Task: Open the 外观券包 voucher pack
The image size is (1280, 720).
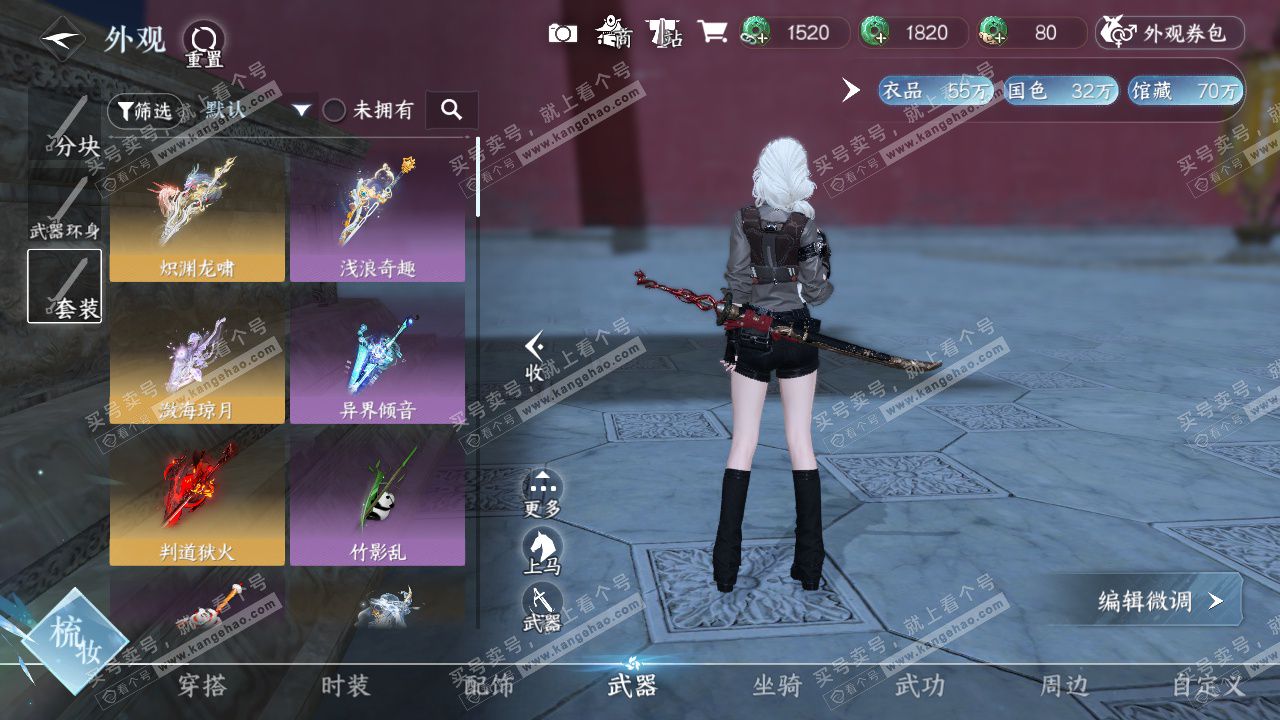Action: coord(1170,33)
